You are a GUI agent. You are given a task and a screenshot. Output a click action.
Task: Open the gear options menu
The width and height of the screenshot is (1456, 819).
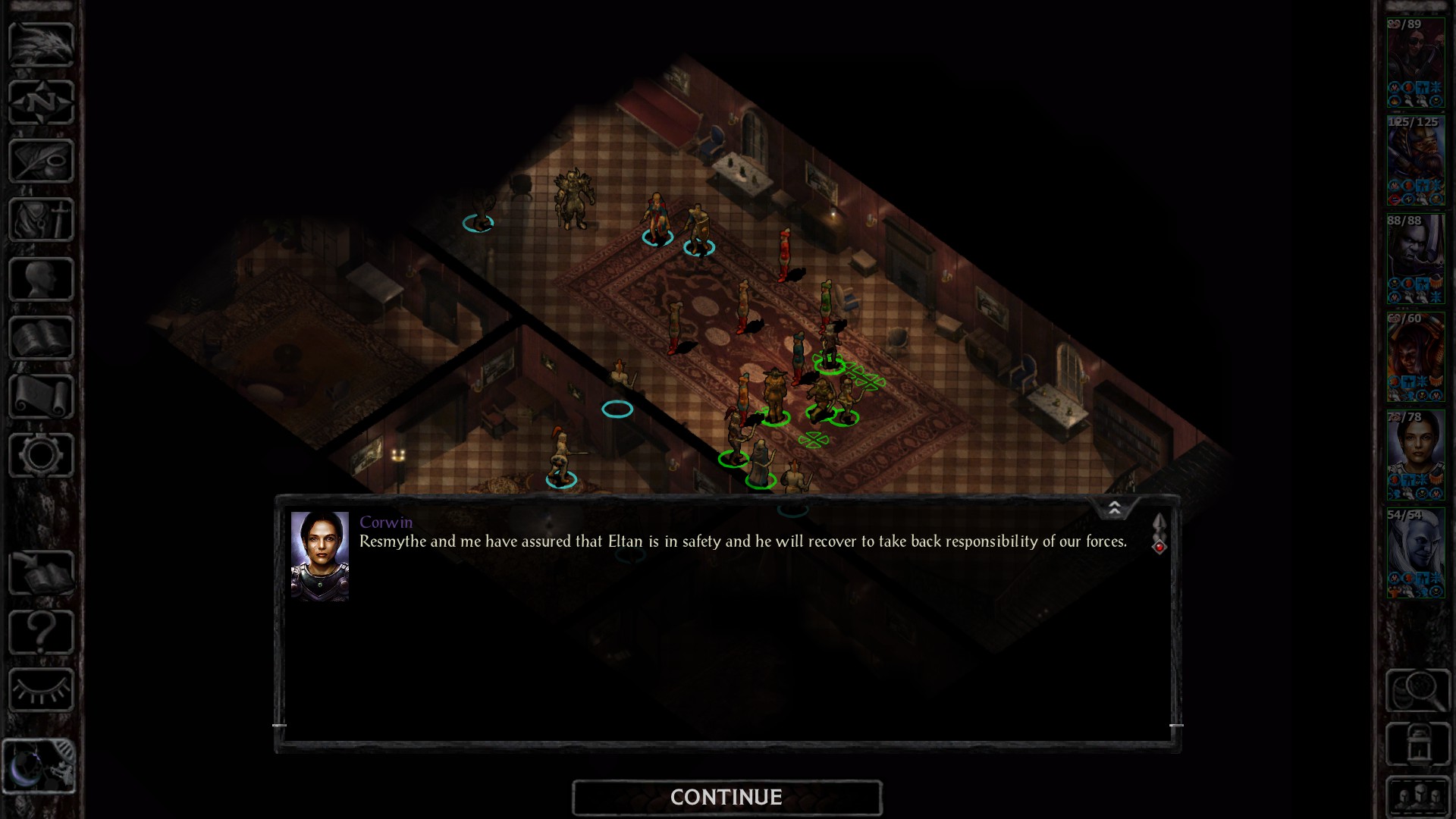(x=41, y=455)
